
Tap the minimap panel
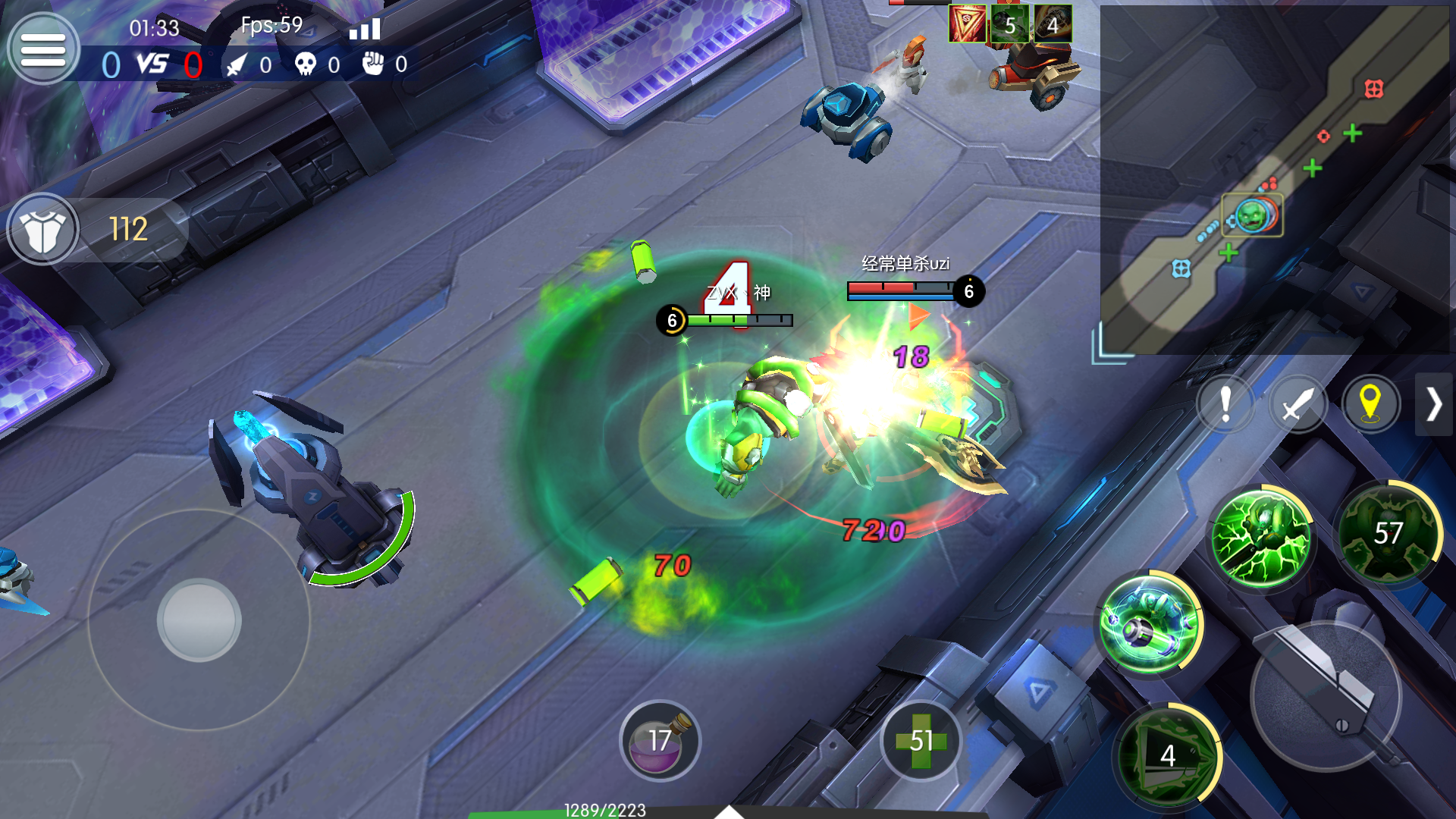pos(1274,179)
